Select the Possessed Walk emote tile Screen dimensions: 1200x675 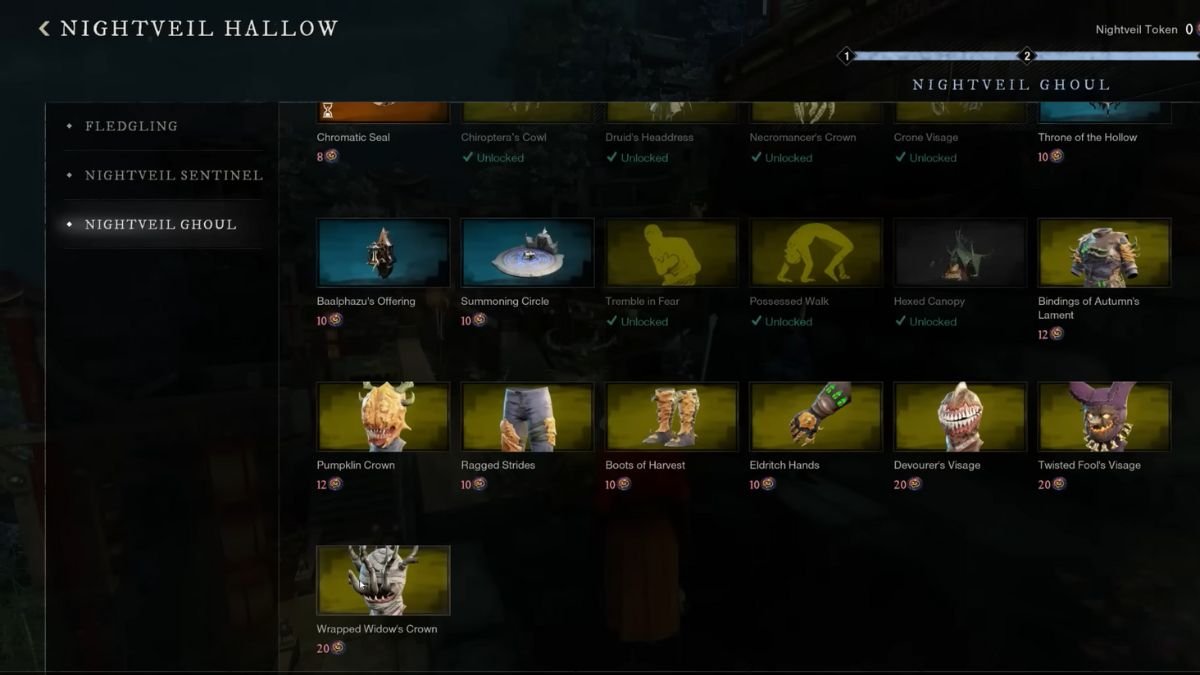[x=815, y=253]
